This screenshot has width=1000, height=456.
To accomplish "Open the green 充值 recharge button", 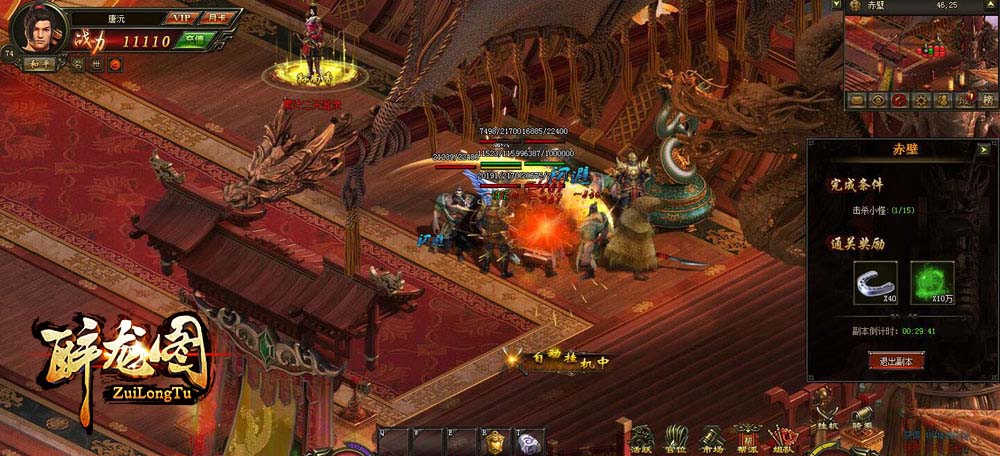I will 195,40.
